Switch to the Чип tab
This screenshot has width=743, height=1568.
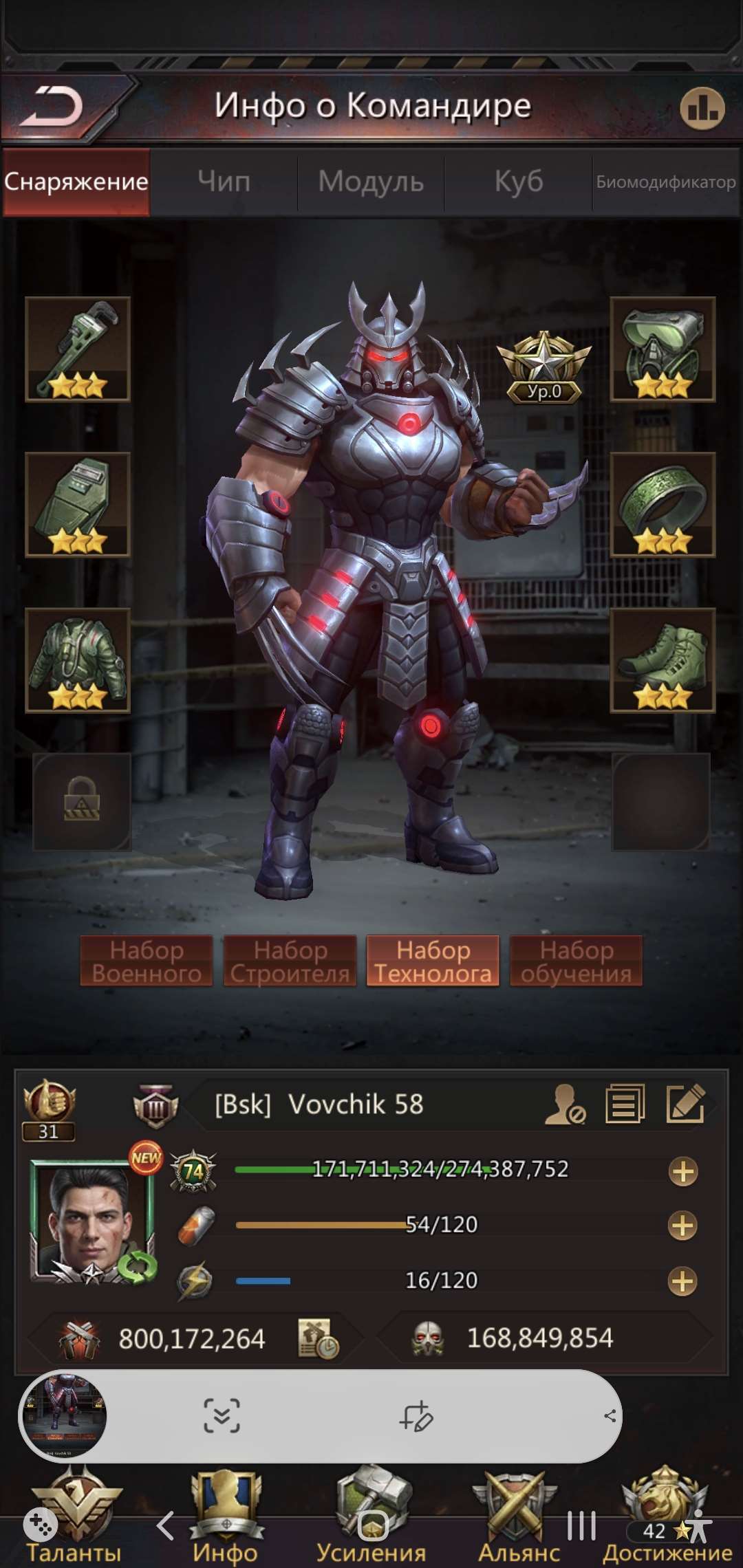pos(224,182)
